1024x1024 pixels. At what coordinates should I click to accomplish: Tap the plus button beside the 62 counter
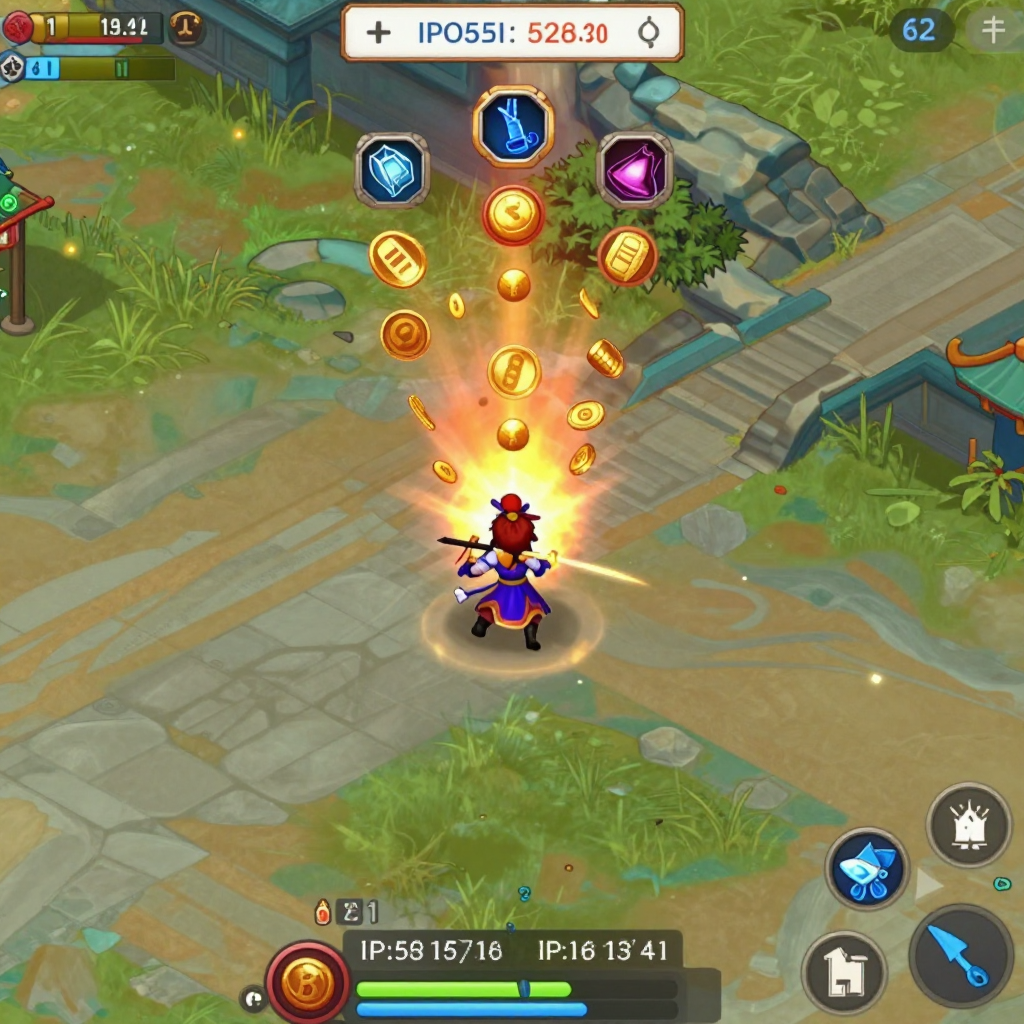point(993,30)
